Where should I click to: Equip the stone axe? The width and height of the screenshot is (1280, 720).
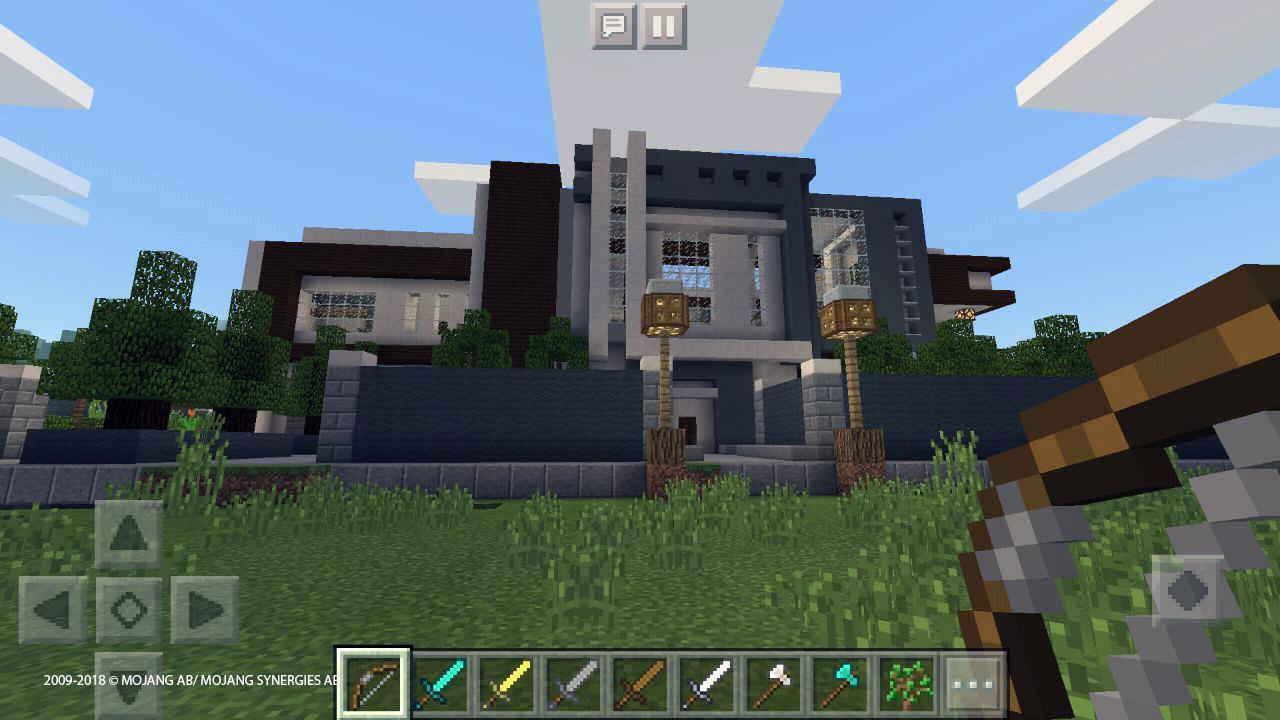click(x=774, y=683)
